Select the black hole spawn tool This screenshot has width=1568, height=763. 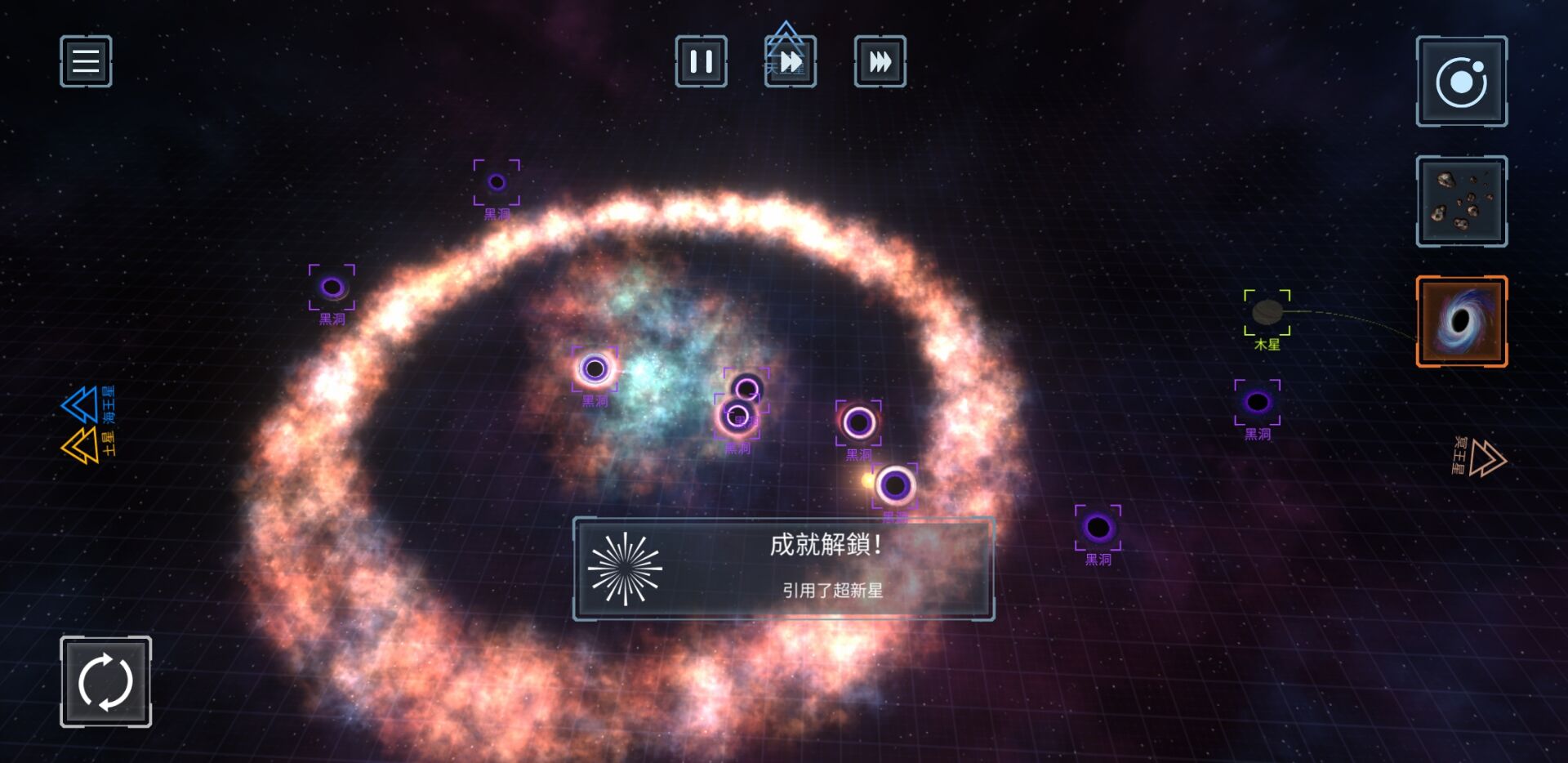1461,321
